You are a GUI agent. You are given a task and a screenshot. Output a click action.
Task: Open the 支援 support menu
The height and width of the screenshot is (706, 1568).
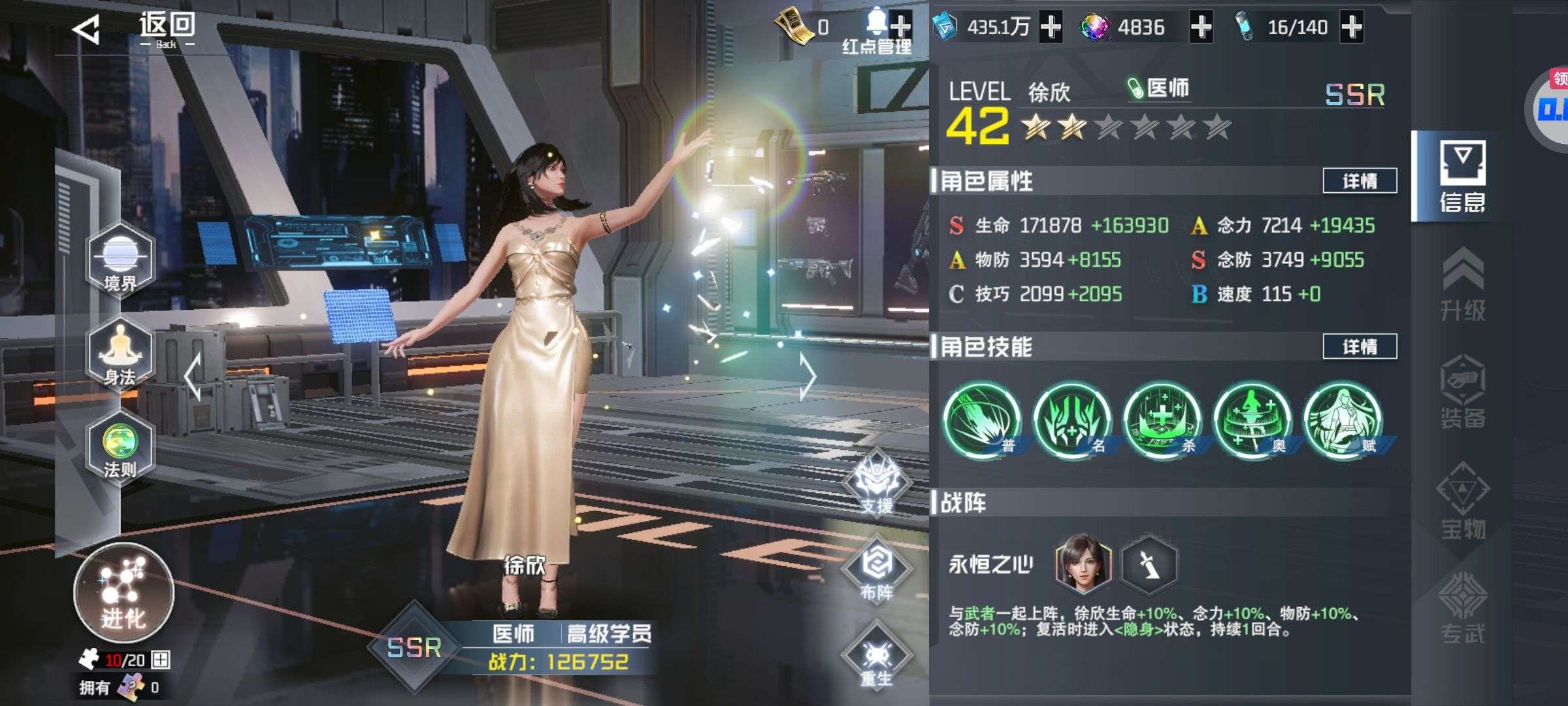click(876, 485)
